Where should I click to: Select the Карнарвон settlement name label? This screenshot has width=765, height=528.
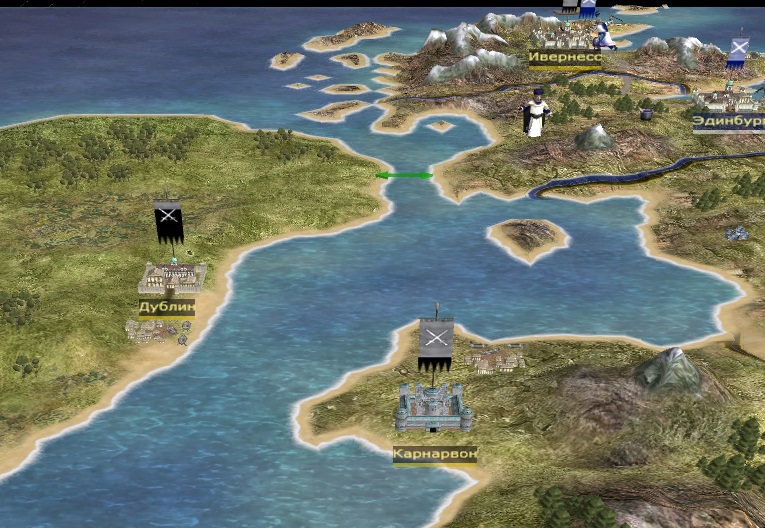coord(435,454)
